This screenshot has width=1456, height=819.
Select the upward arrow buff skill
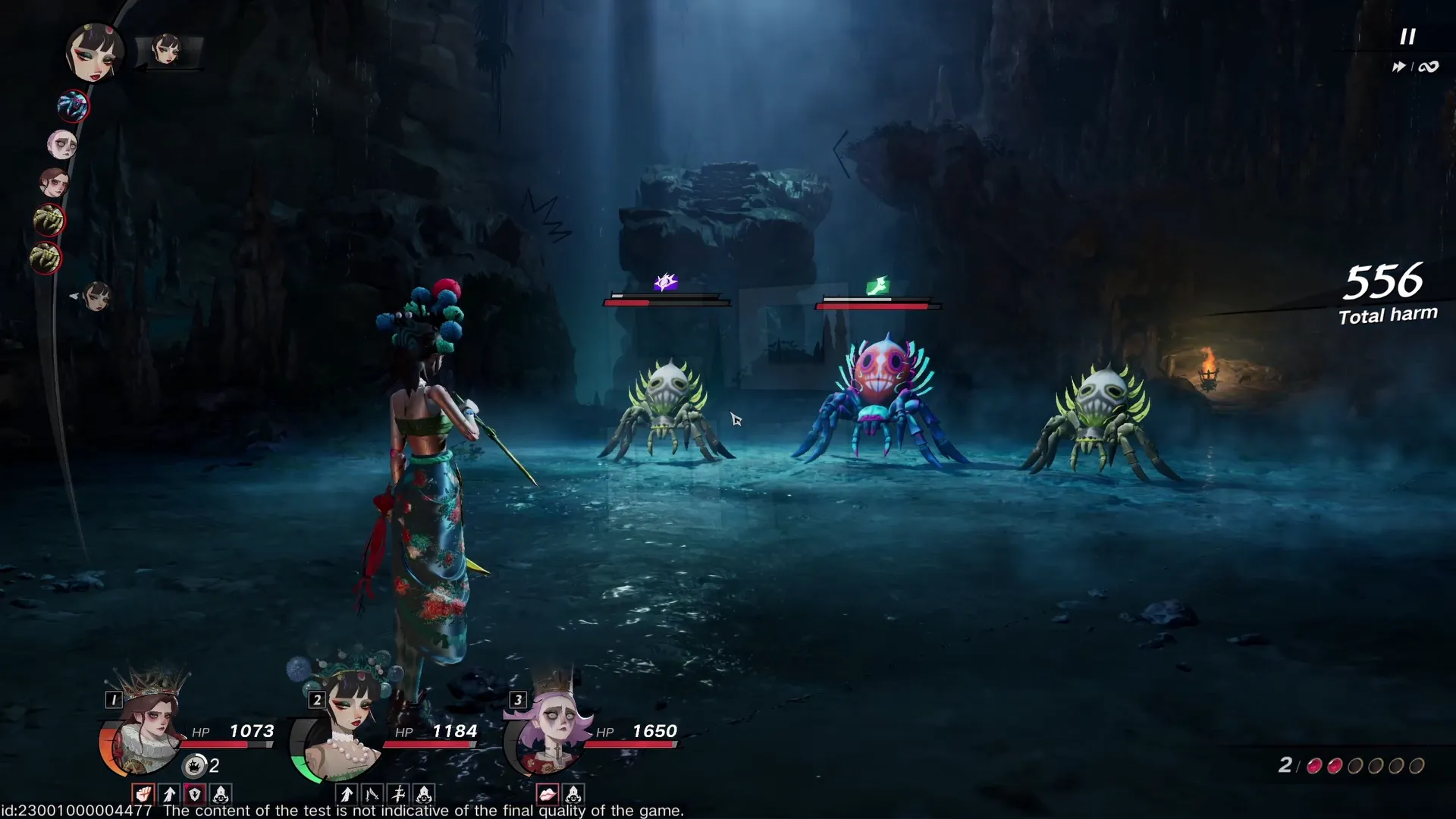click(x=169, y=795)
